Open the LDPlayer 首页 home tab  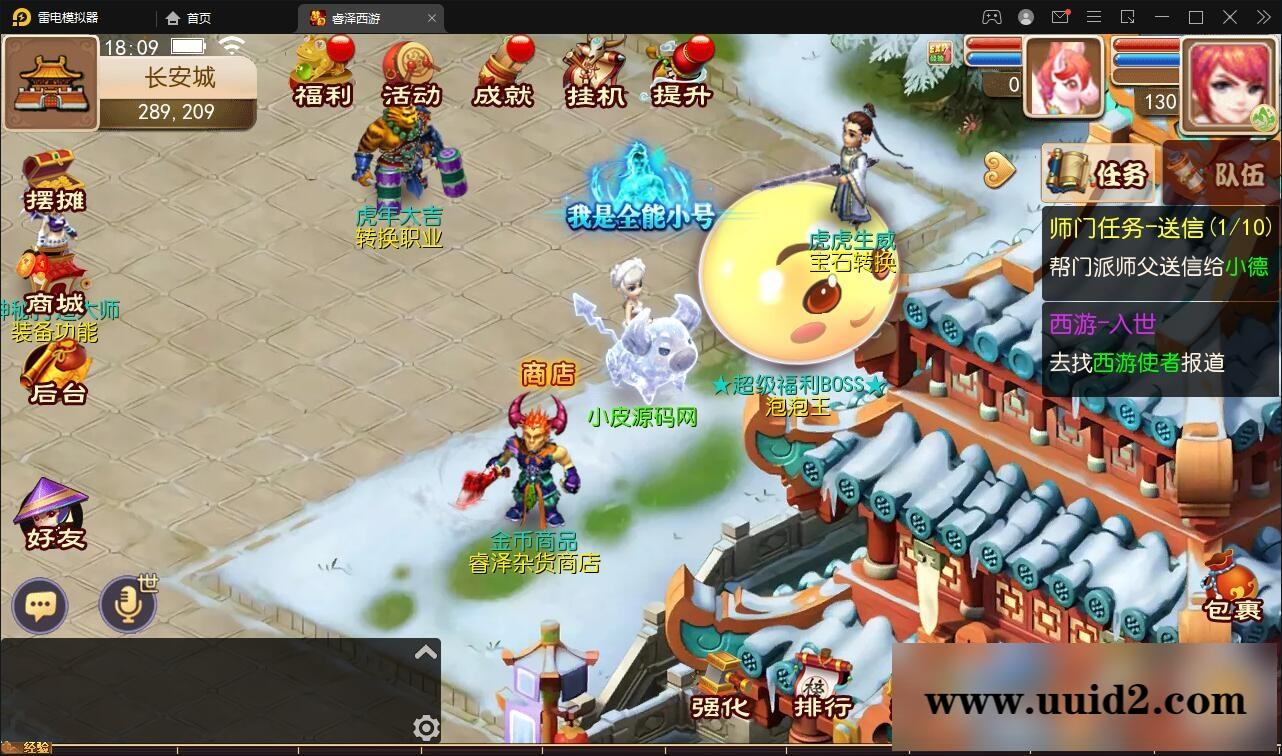(x=185, y=17)
